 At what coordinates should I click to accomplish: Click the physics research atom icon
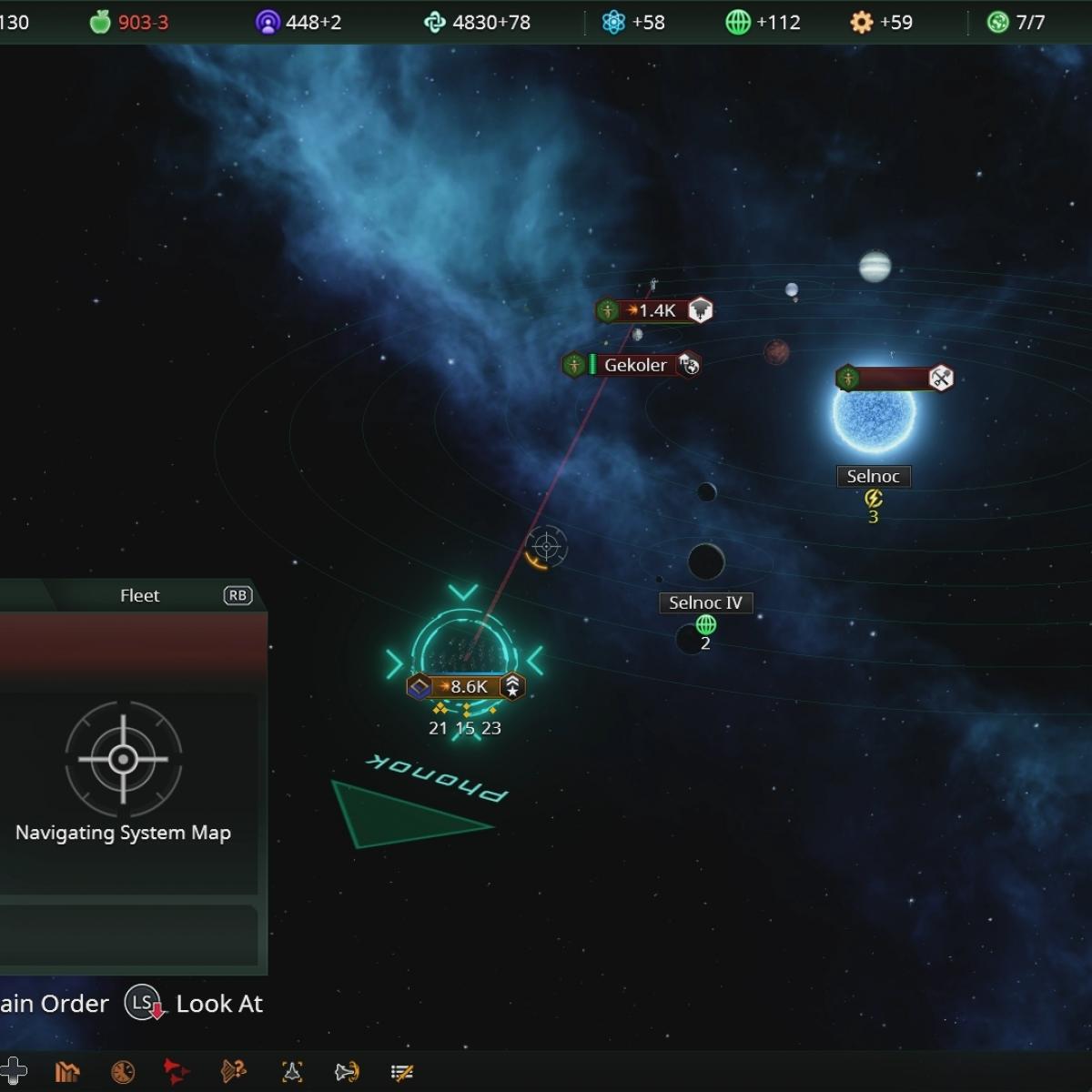click(614, 22)
